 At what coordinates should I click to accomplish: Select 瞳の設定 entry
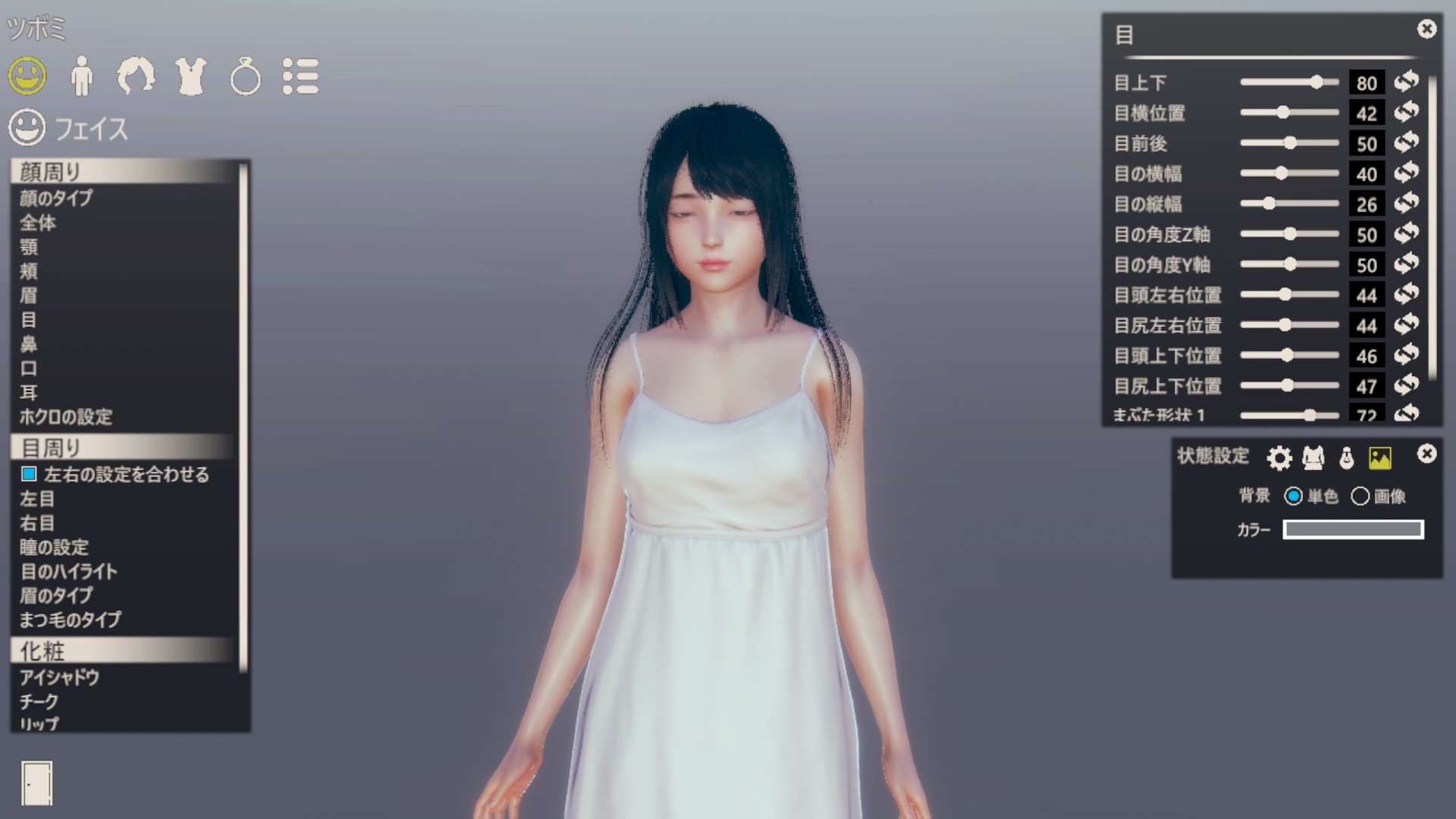coord(54,547)
